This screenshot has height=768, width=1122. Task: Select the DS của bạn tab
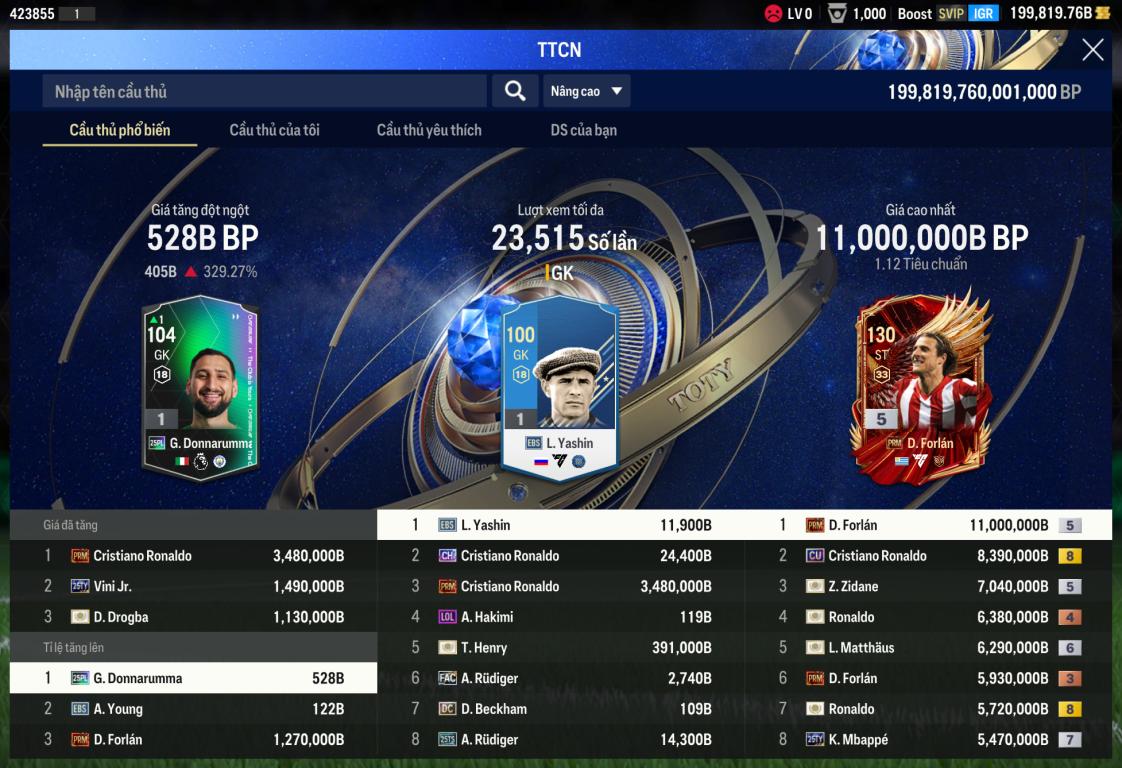pos(584,130)
